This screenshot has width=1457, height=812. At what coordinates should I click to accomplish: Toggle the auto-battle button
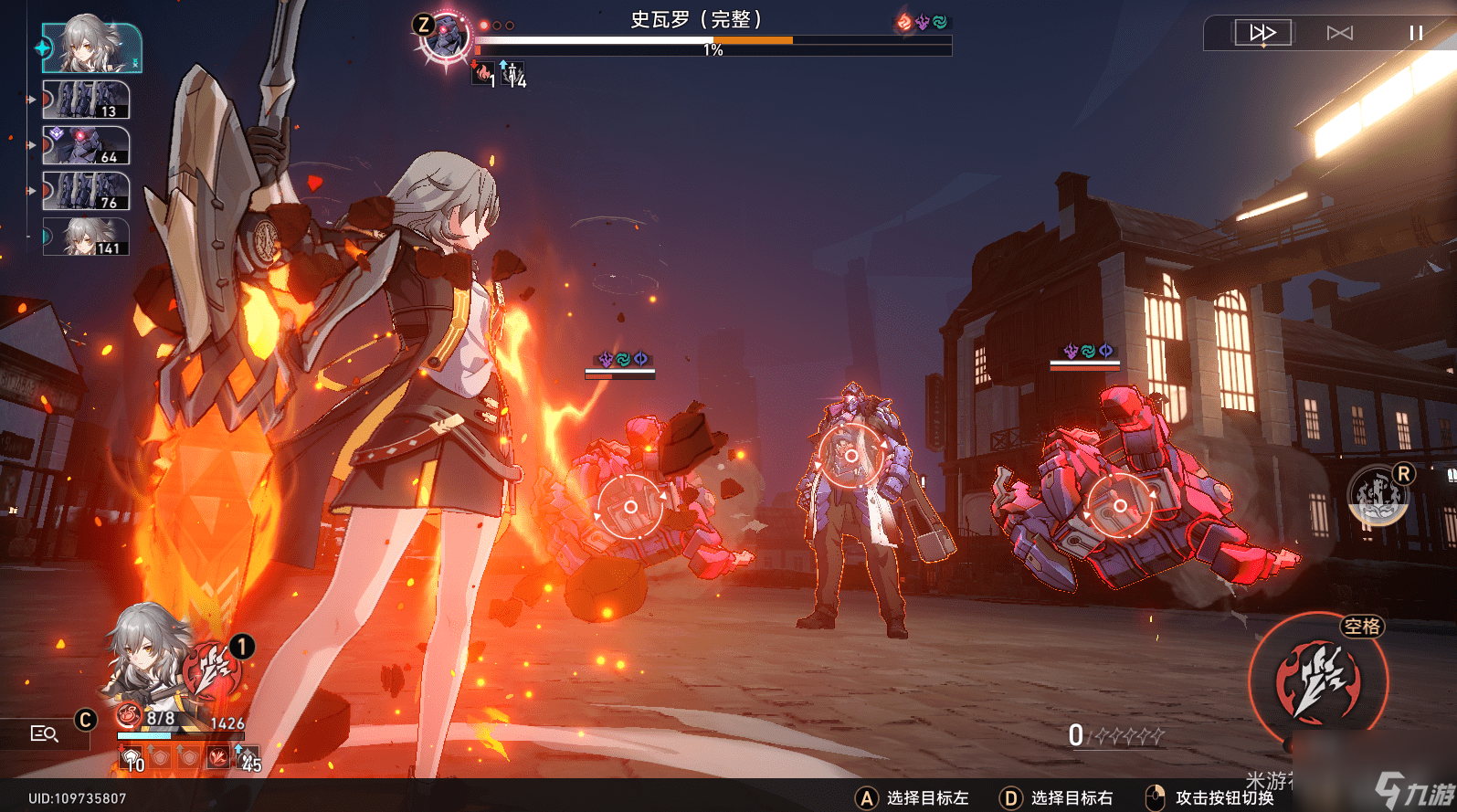1339,33
